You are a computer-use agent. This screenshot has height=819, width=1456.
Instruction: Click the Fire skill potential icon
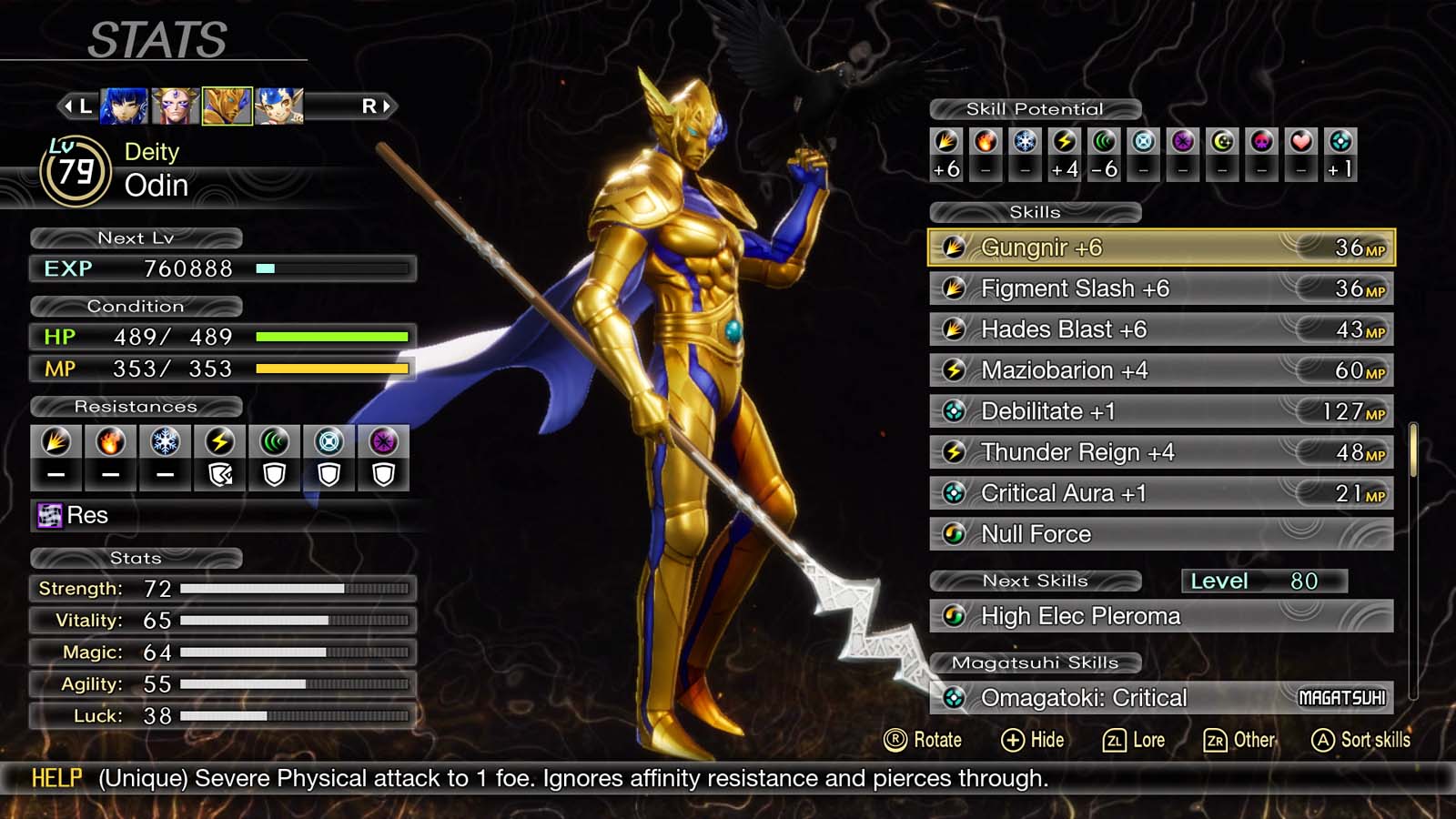986,141
